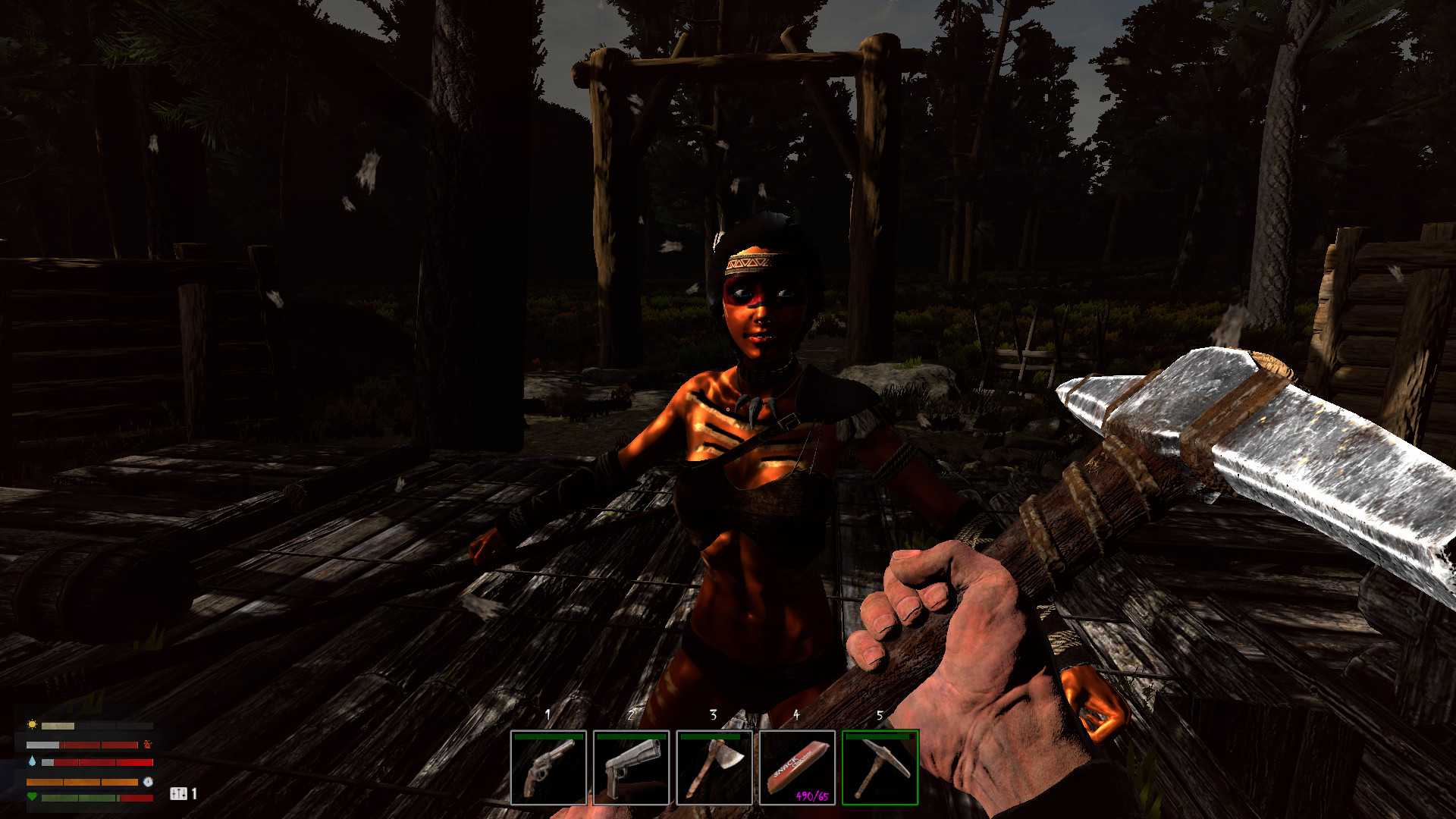The width and height of the screenshot is (1456, 819).
Task: Click the sun experience icon in the HUD
Action: 32,725
